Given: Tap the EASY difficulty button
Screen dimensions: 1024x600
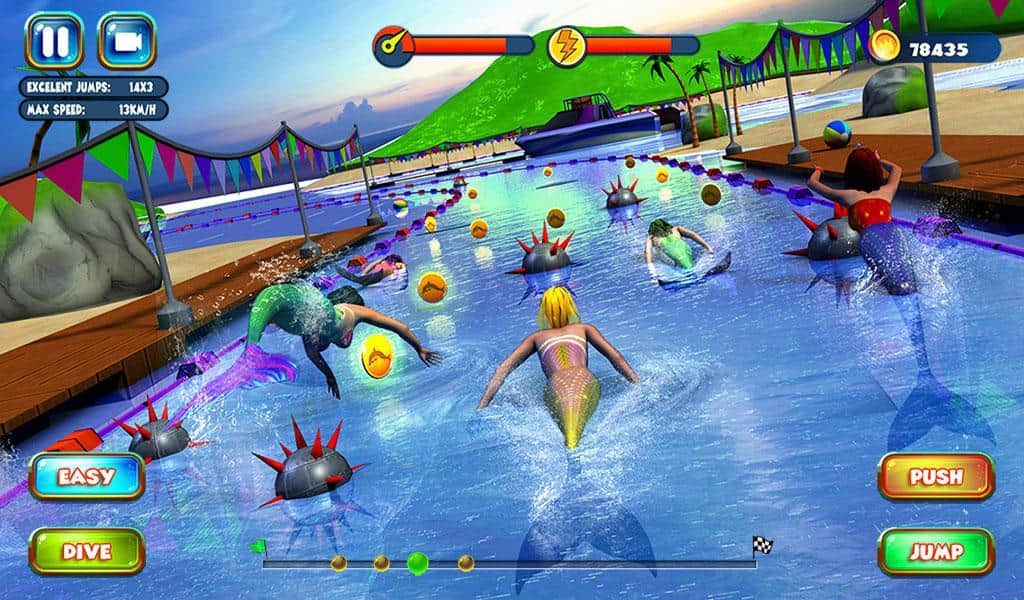Looking at the screenshot, I should click(x=87, y=476).
